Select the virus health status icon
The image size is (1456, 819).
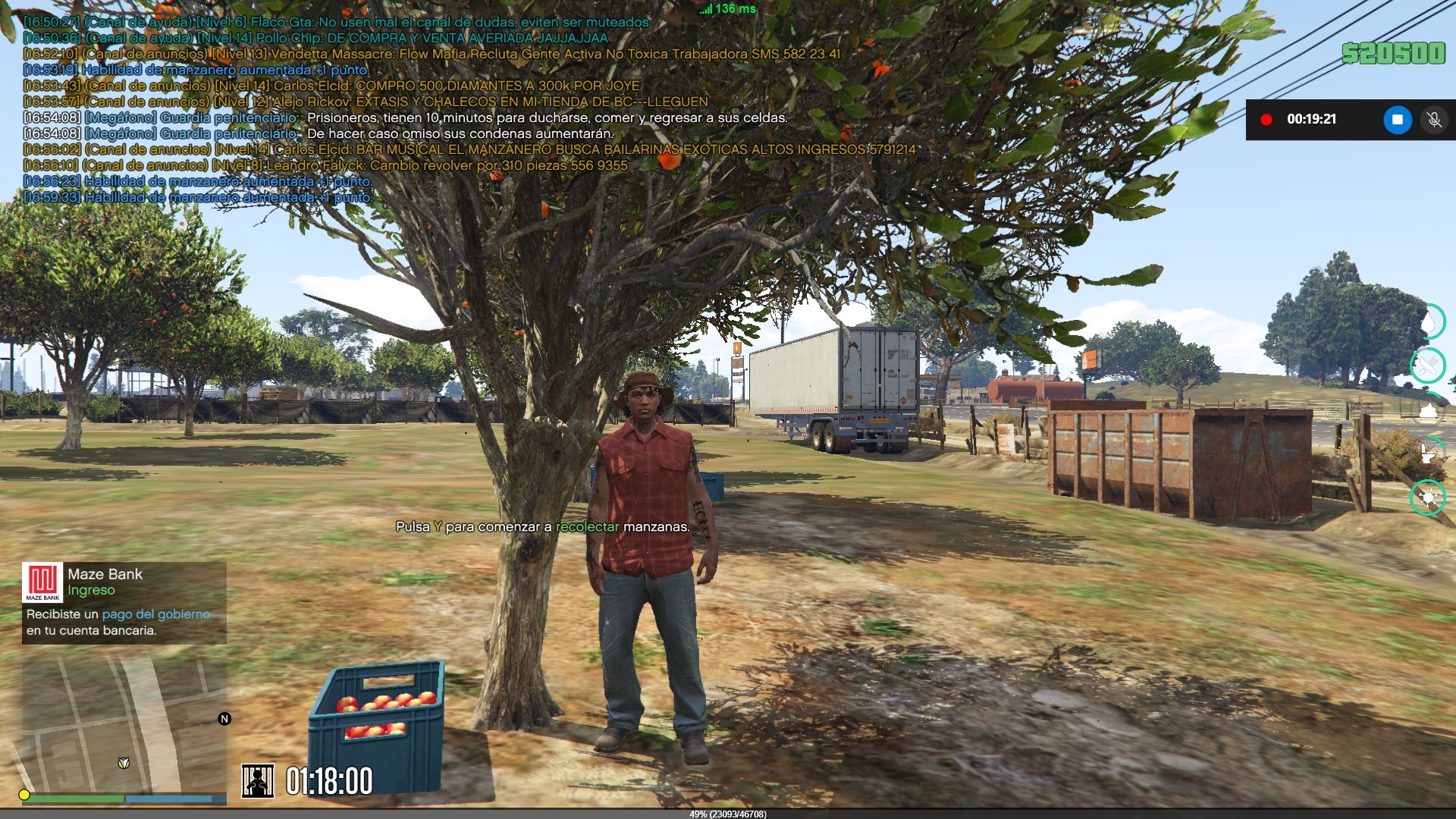click(1428, 498)
